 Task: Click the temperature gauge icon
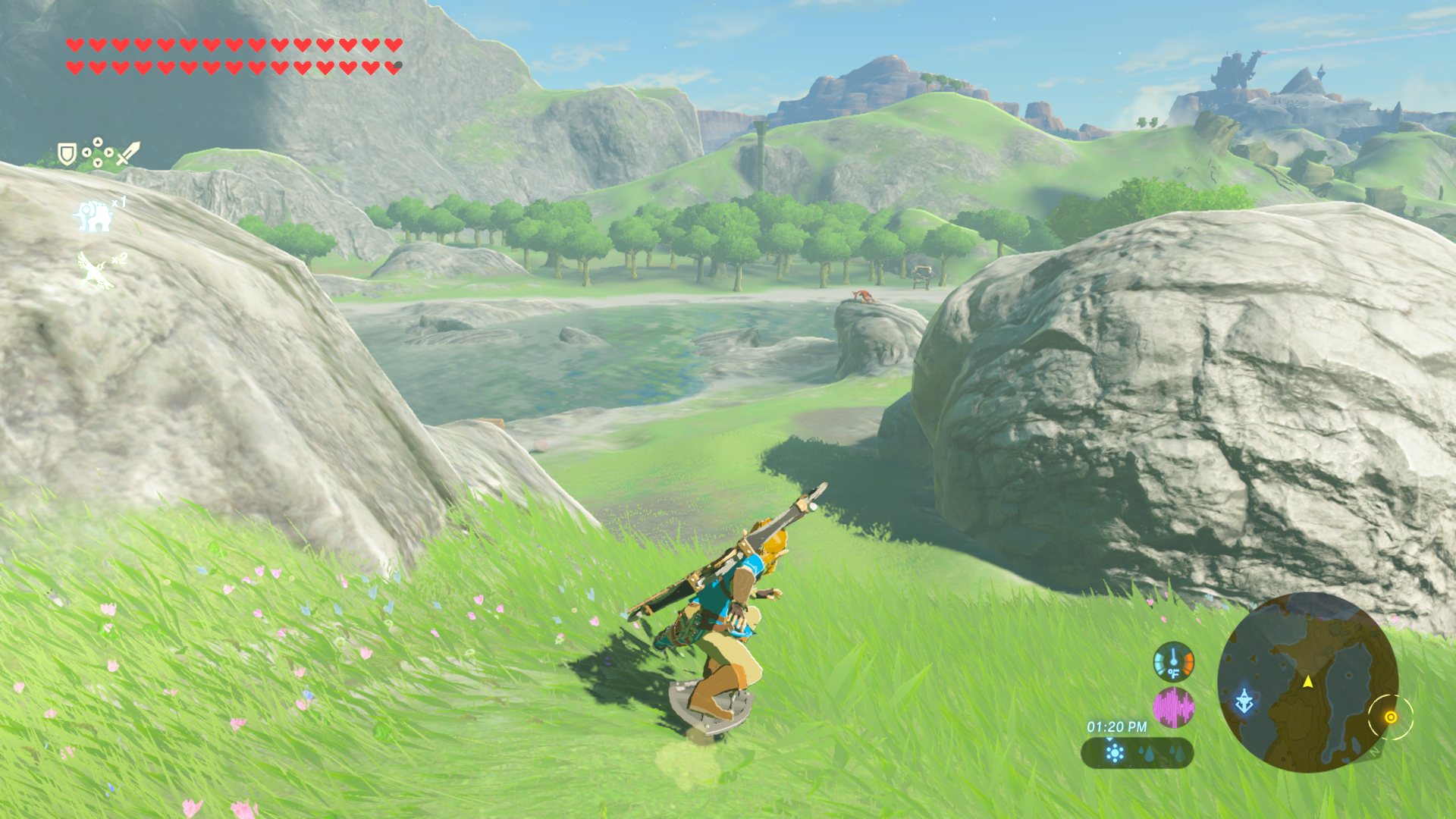[x=1173, y=661]
